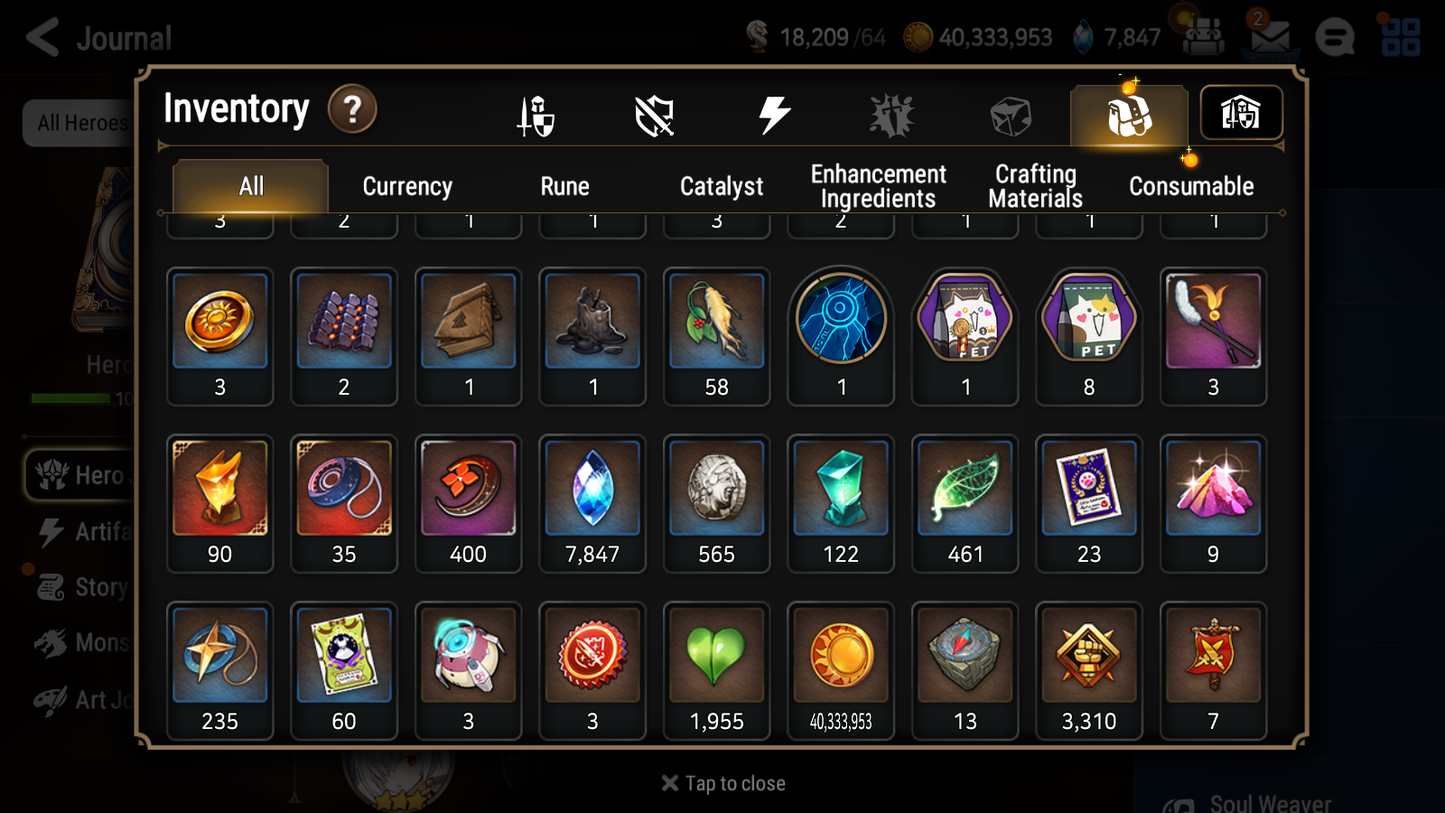Open the blue grid main menu icon
The height and width of the screenshot is (813, 1445).
[1399, 37]
